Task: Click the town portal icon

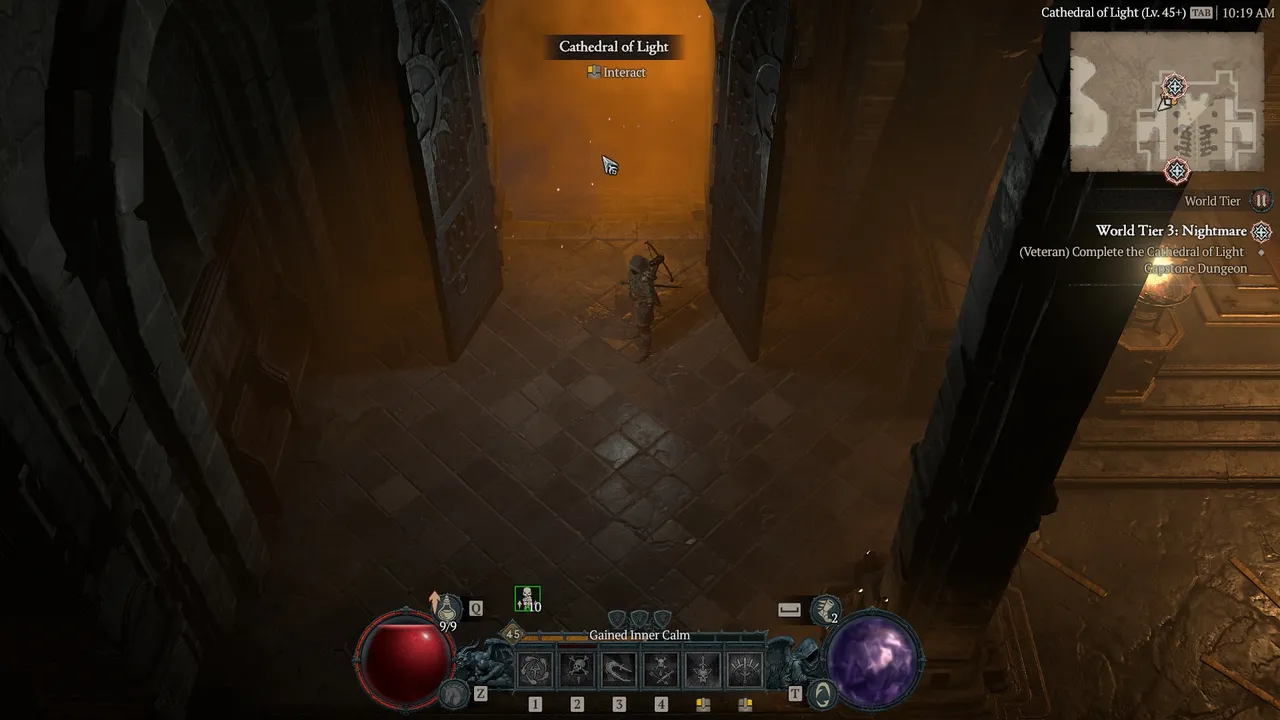Action: pos(821,692)
